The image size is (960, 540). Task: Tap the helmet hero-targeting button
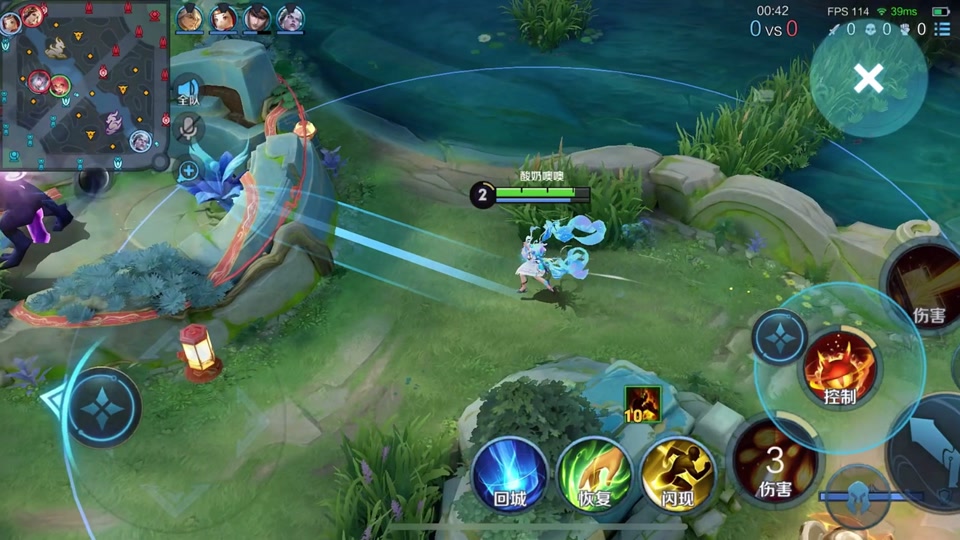(x=858, y=496)
